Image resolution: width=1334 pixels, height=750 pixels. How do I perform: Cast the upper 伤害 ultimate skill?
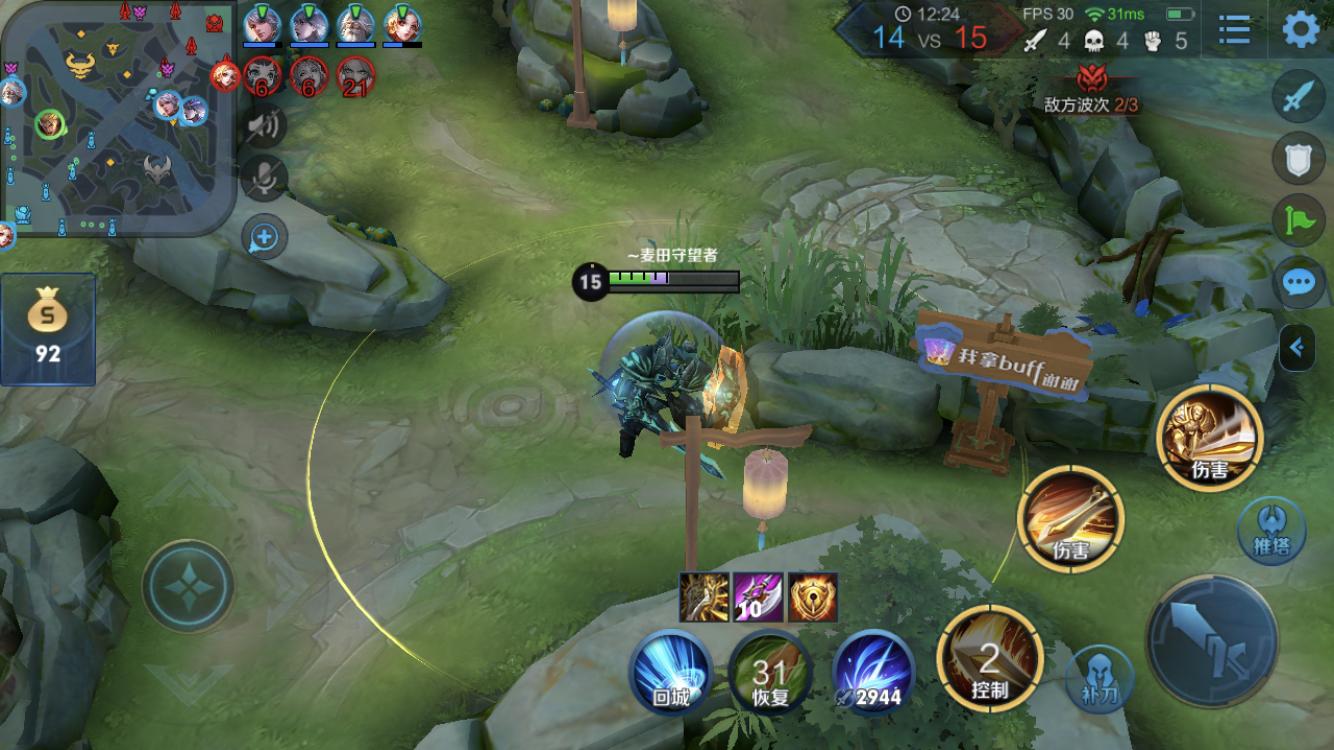(x=1209, y=438)
